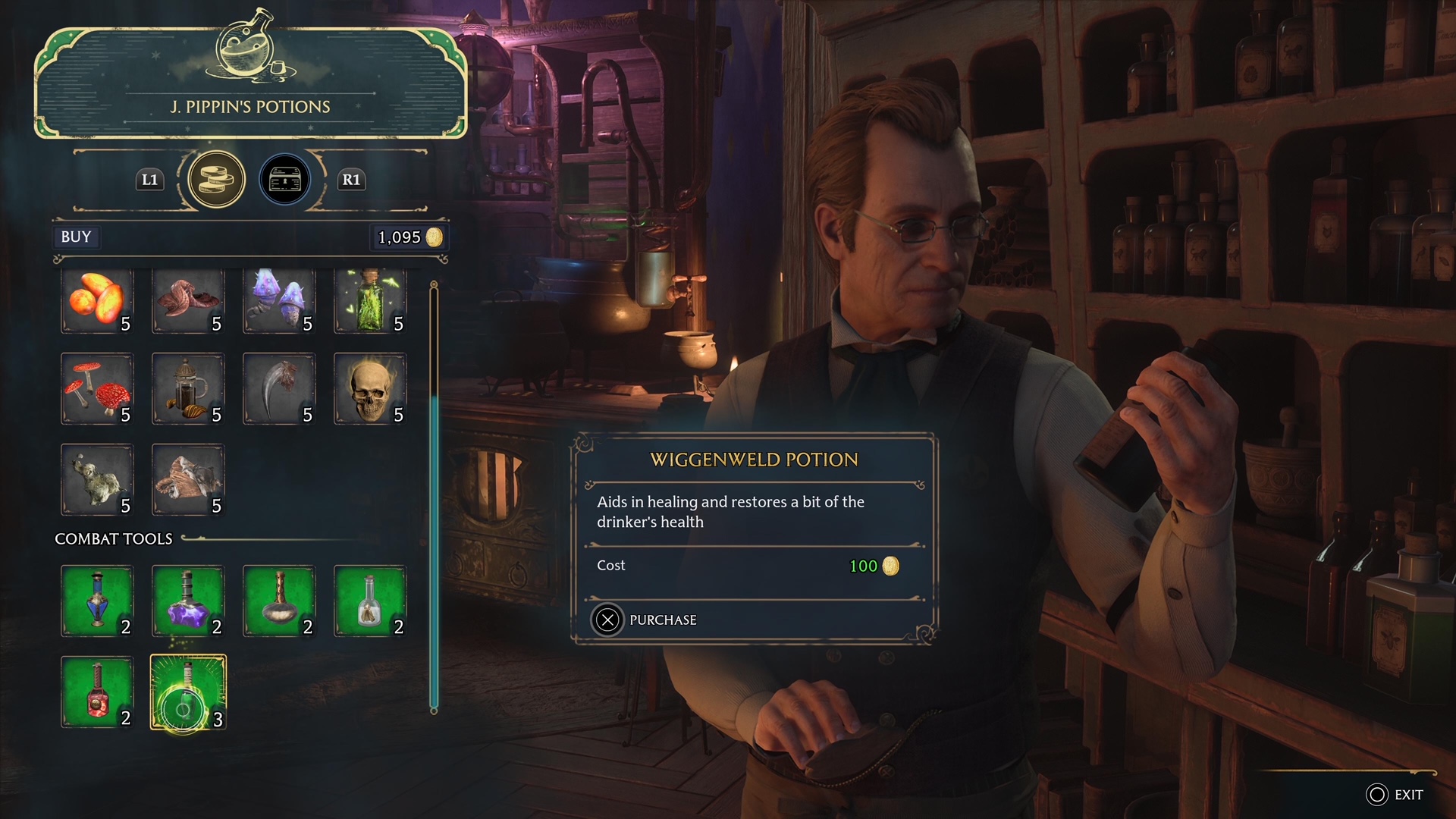Choose the purple crystal potion combat tool
Screen dimensions: 1456x819
(x=188, y=601)
